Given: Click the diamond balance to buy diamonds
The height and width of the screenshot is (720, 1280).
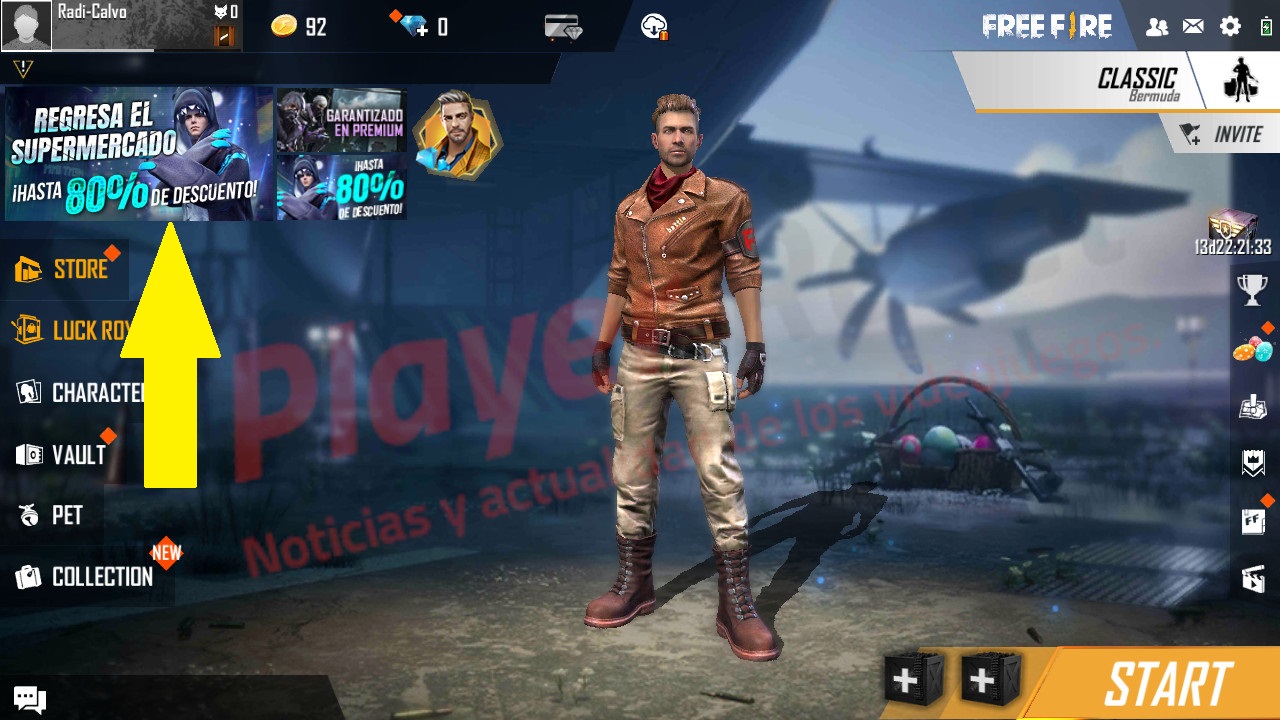Looking at the screenshot, I should point(415,27).
